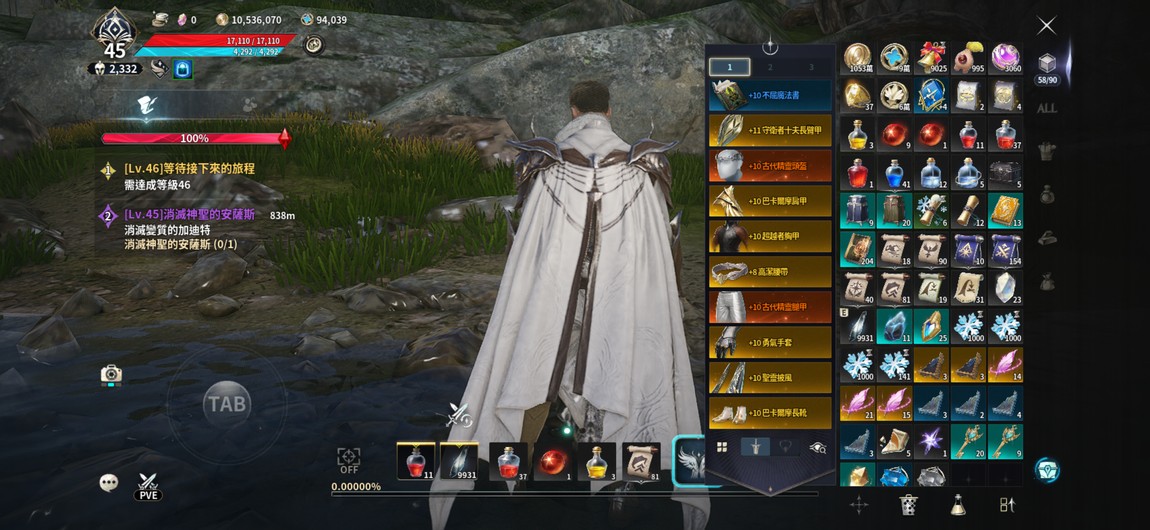Toggle the auto-target OFF button
This screenshot has width=1150, height=530.
[x=349, y=460]
